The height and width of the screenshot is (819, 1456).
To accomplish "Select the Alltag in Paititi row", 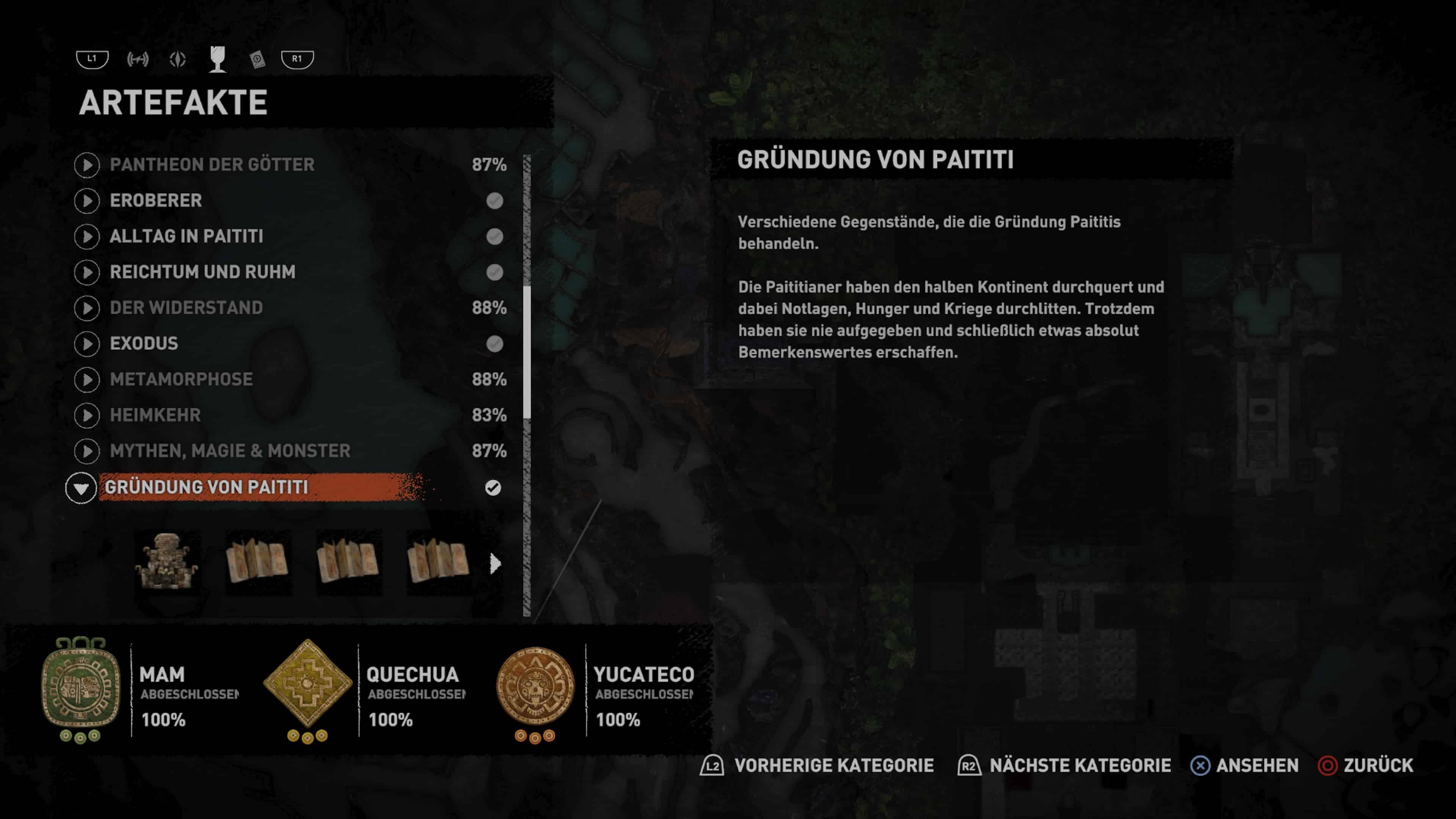I will click(x=187, y=236).
